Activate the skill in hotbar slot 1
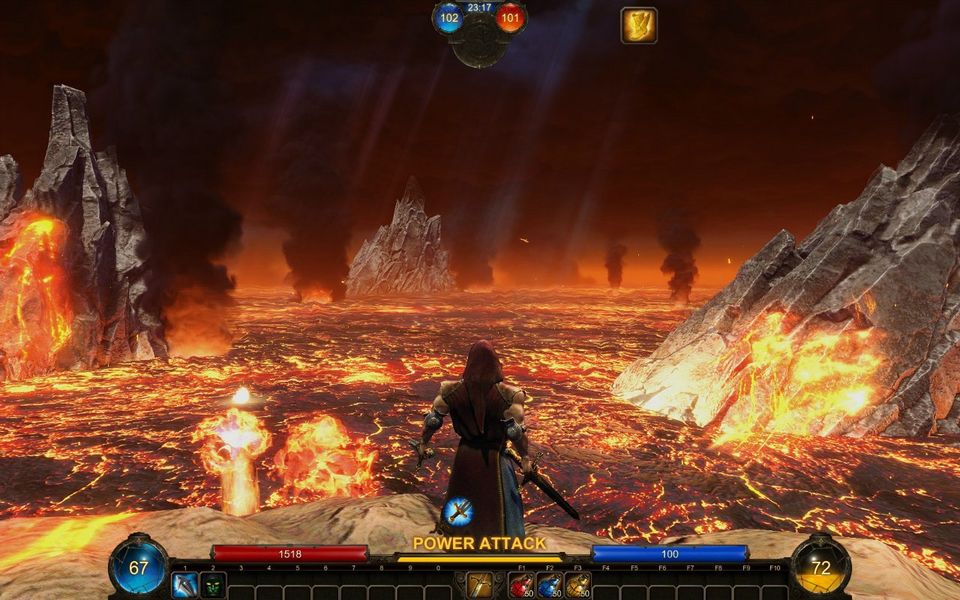The width and height of the screenshot is (960, 600). [x=184, y=585]
